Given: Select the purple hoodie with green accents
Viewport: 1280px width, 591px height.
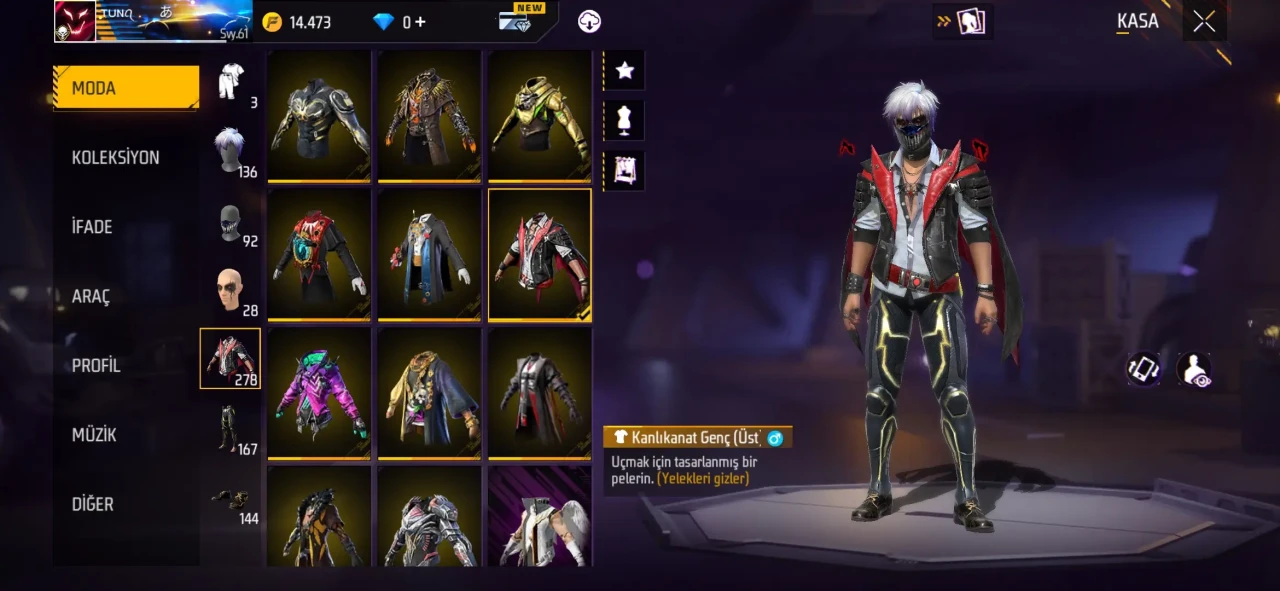Looking at the screenshot, I should (319, 392).
